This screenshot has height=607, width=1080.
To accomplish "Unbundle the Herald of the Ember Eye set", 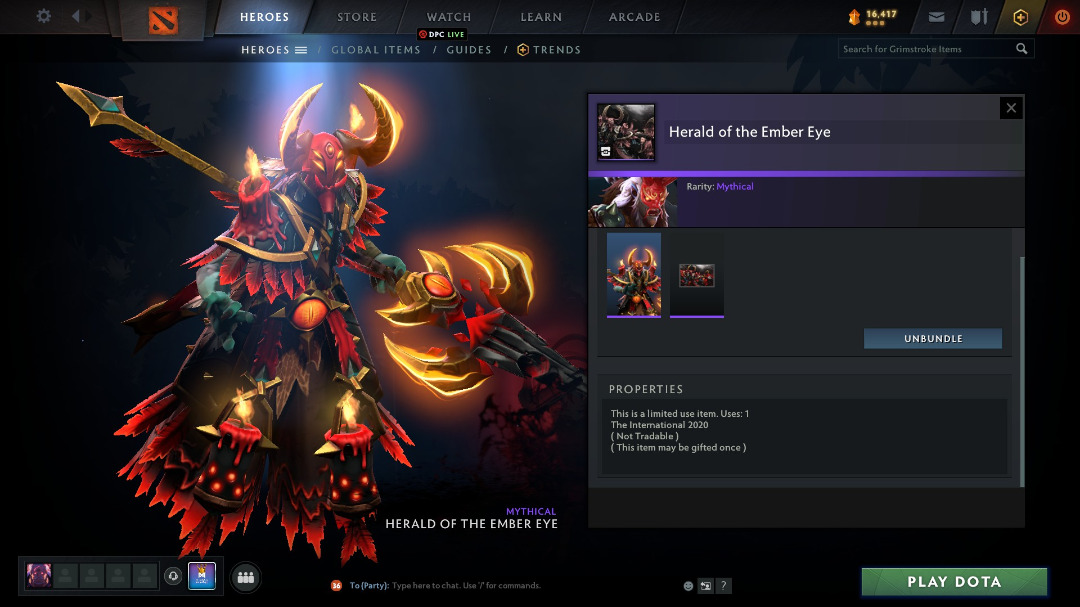I will 933,339.
